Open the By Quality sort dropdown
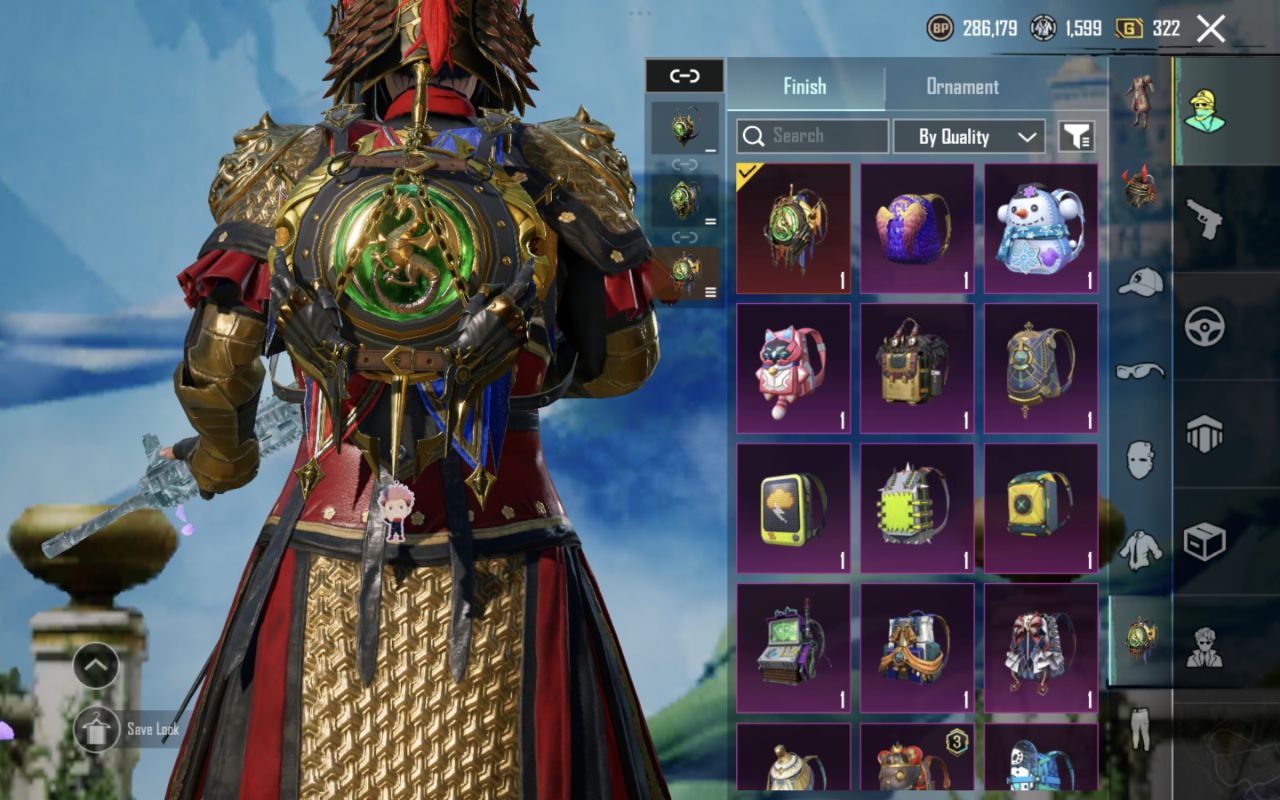This screenshot has height=800, width=1280. click(x=968, y=137)
